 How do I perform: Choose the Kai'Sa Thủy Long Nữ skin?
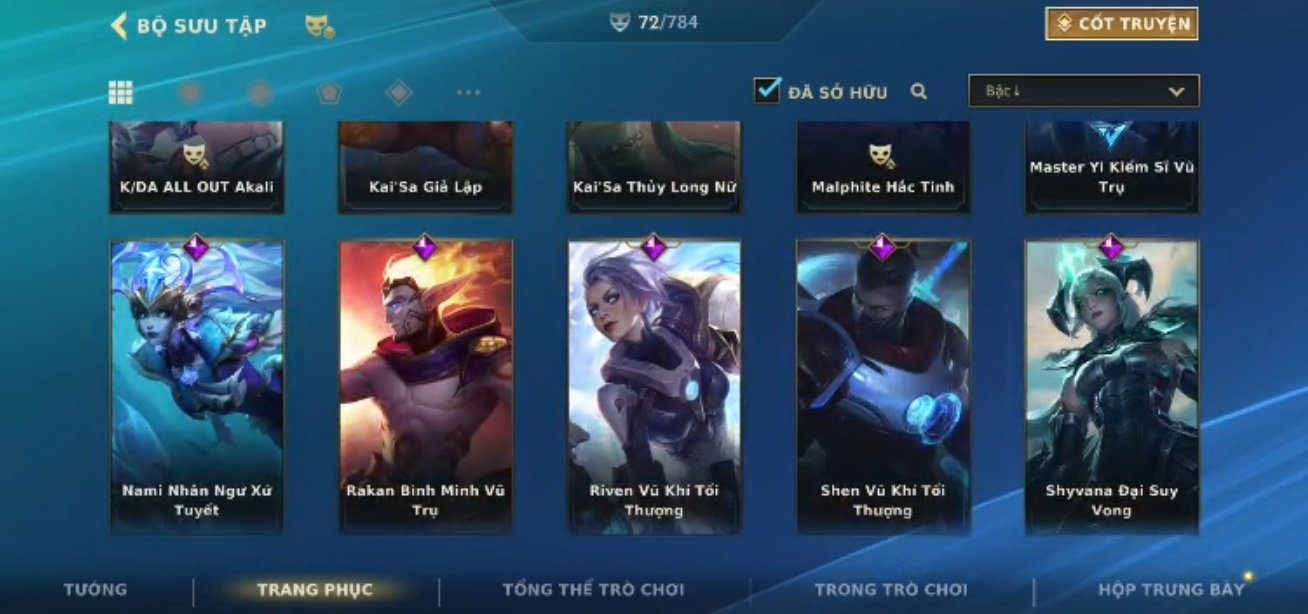click(x=654, y=168)
